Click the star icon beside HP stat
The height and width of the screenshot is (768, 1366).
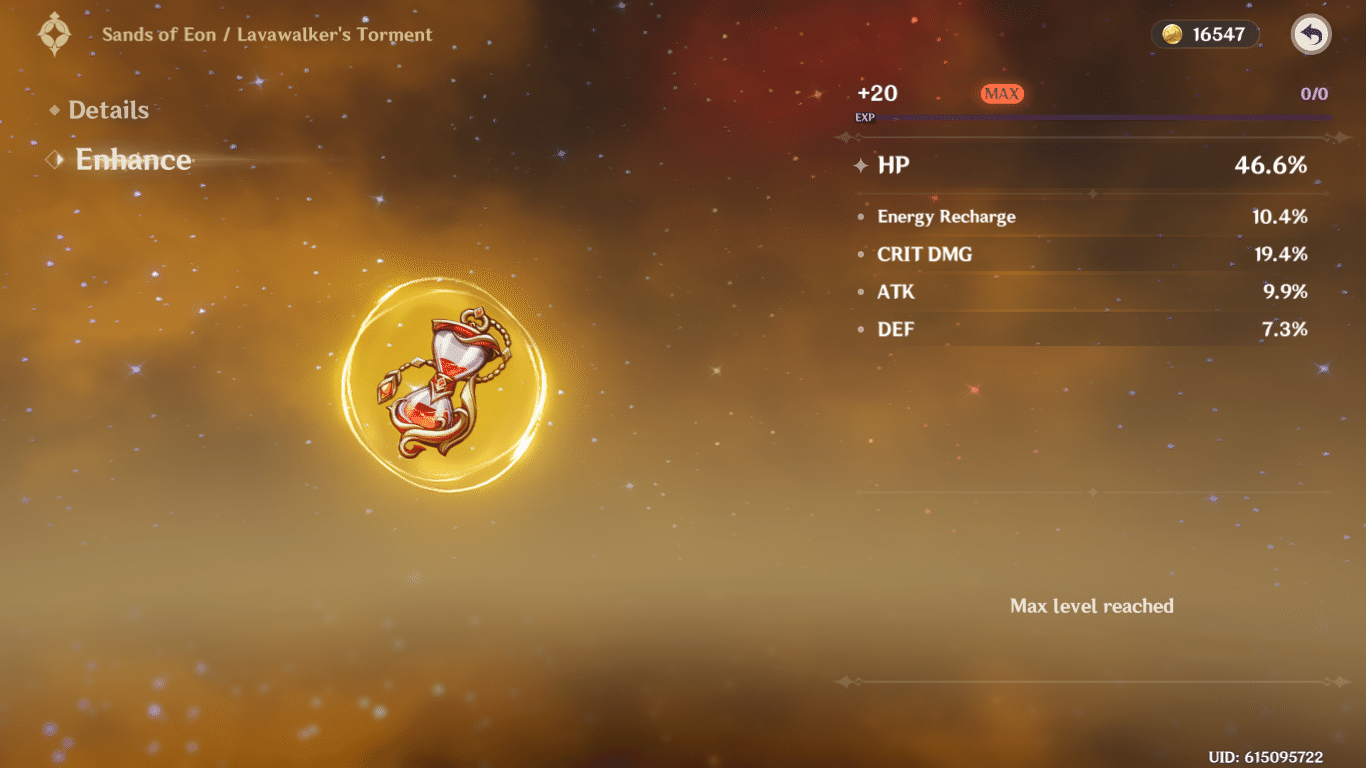(x=860, y=165)
